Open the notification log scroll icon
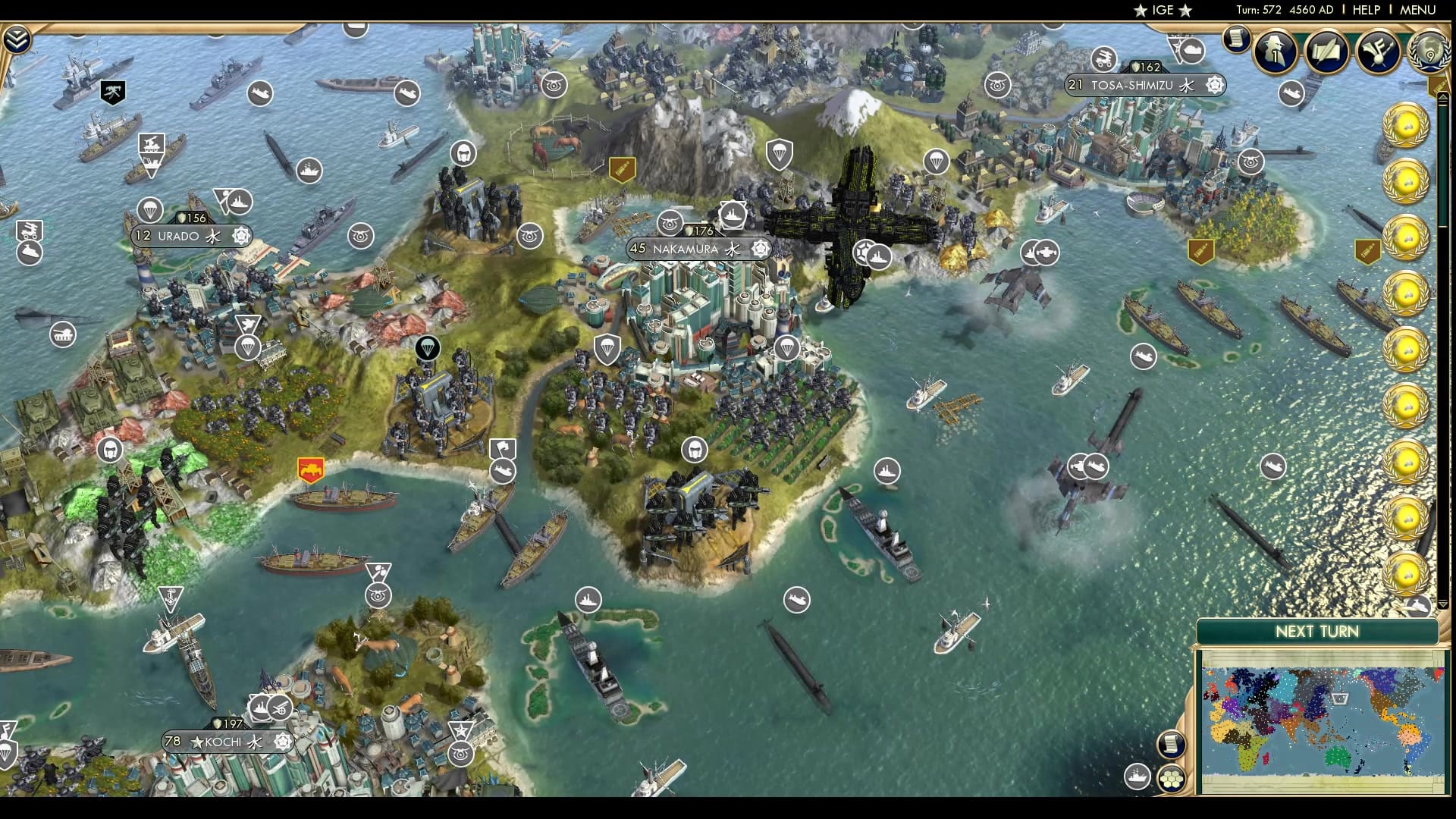1456x819 pixels. click(1235, 39)
